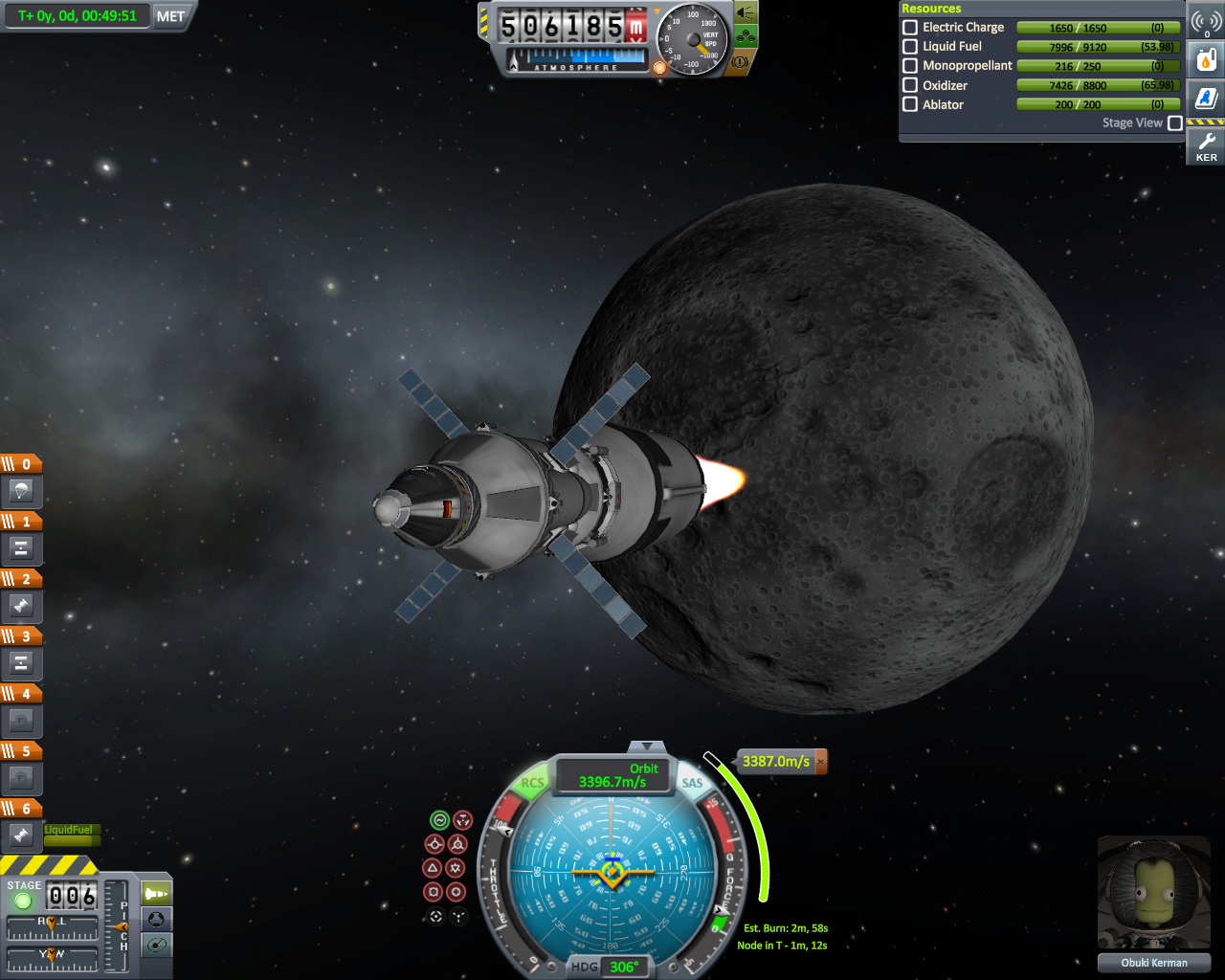Tick the Oxidizer resource checkbox
The width and height of the screenshot is (1225, 980).
tap(910, 85)
